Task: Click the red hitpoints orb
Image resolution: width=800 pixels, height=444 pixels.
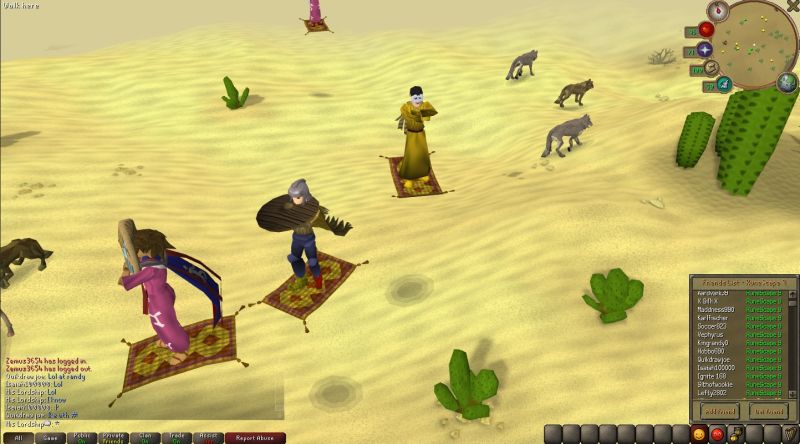Action: click(x=704, y=30)
